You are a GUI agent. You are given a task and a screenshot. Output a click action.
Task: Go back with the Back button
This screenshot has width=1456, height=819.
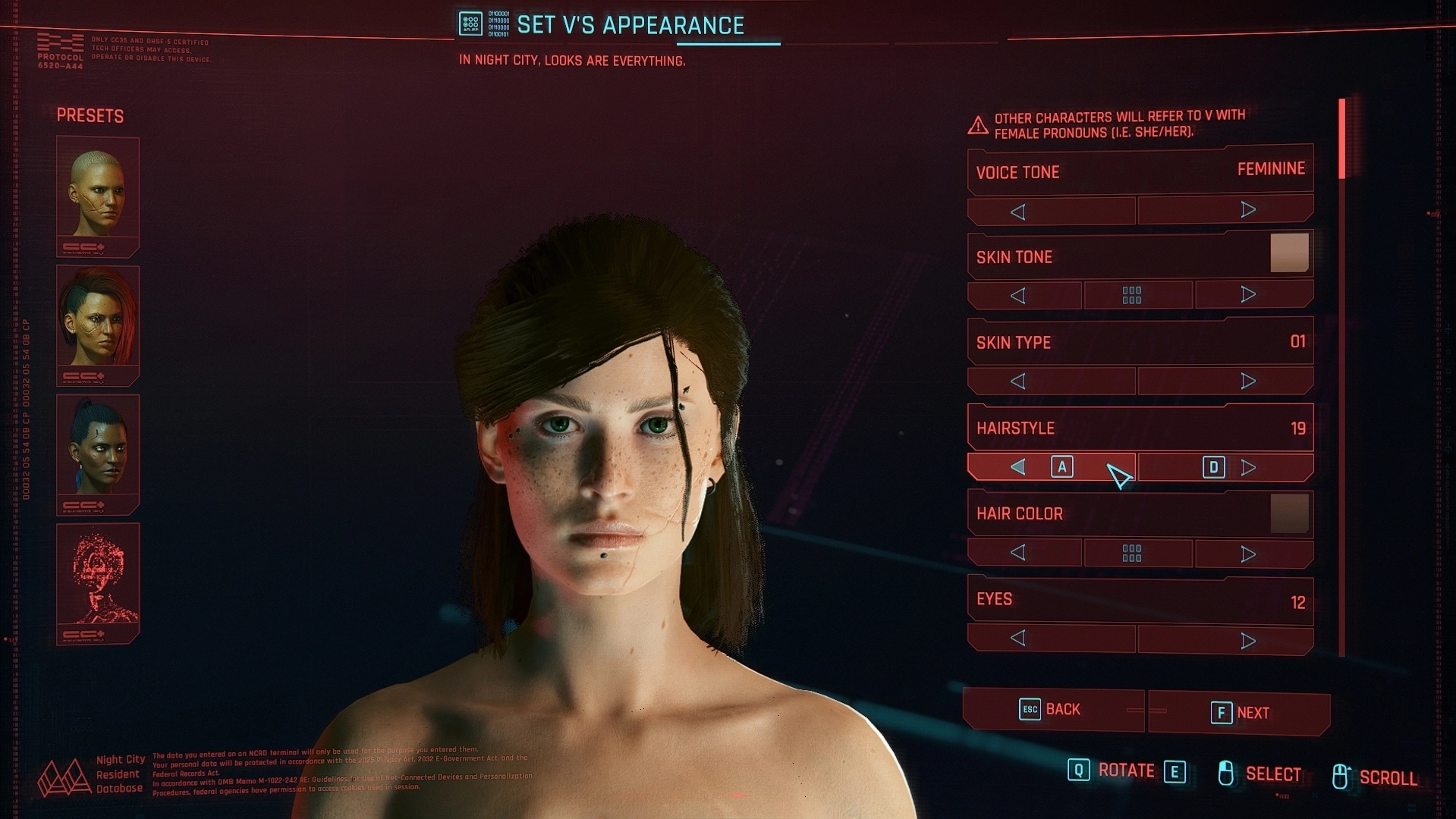pos(1052,710)
